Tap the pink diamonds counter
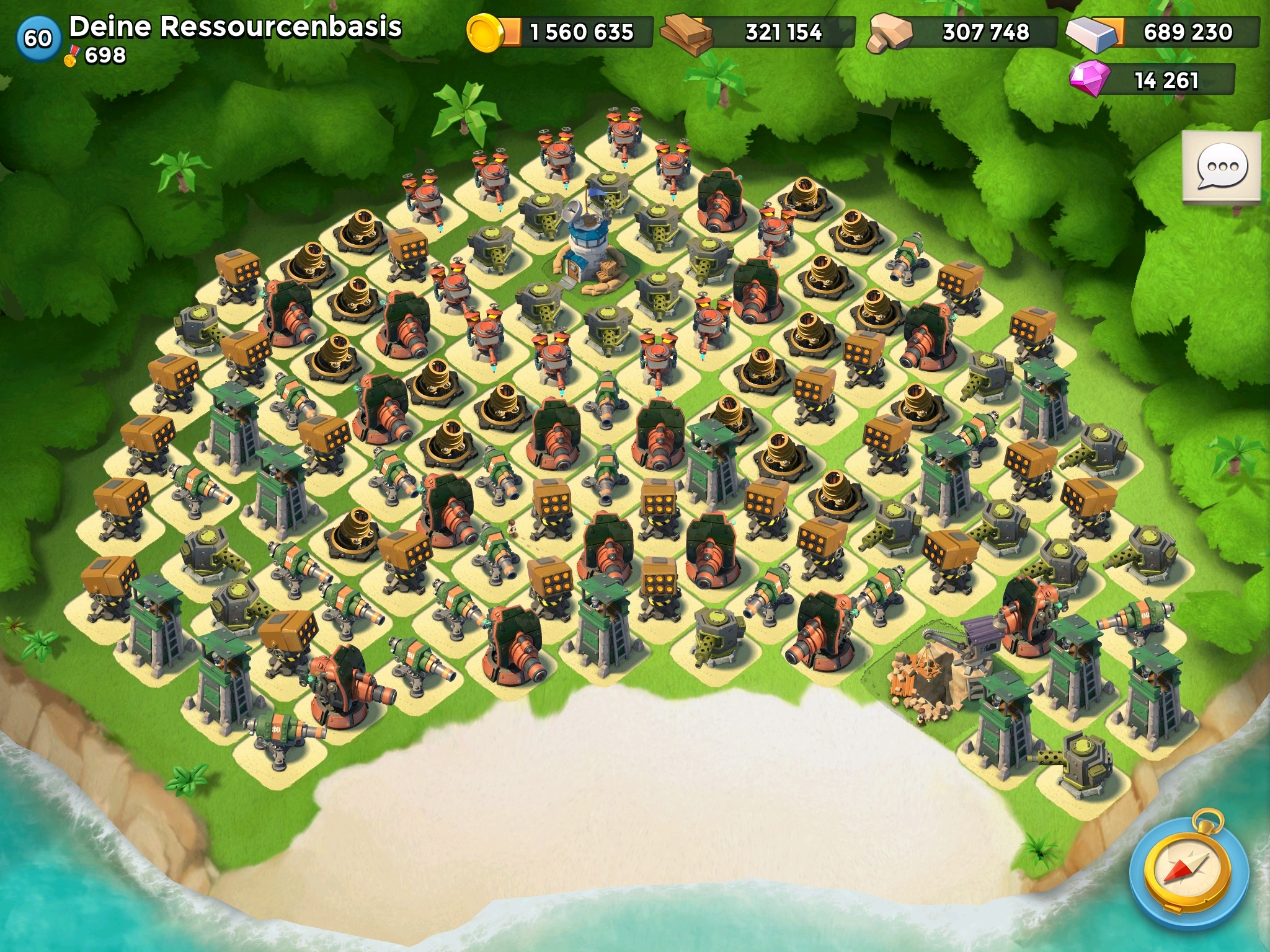This screenshot has width=1270, height=952. [x=1152, y=81]
